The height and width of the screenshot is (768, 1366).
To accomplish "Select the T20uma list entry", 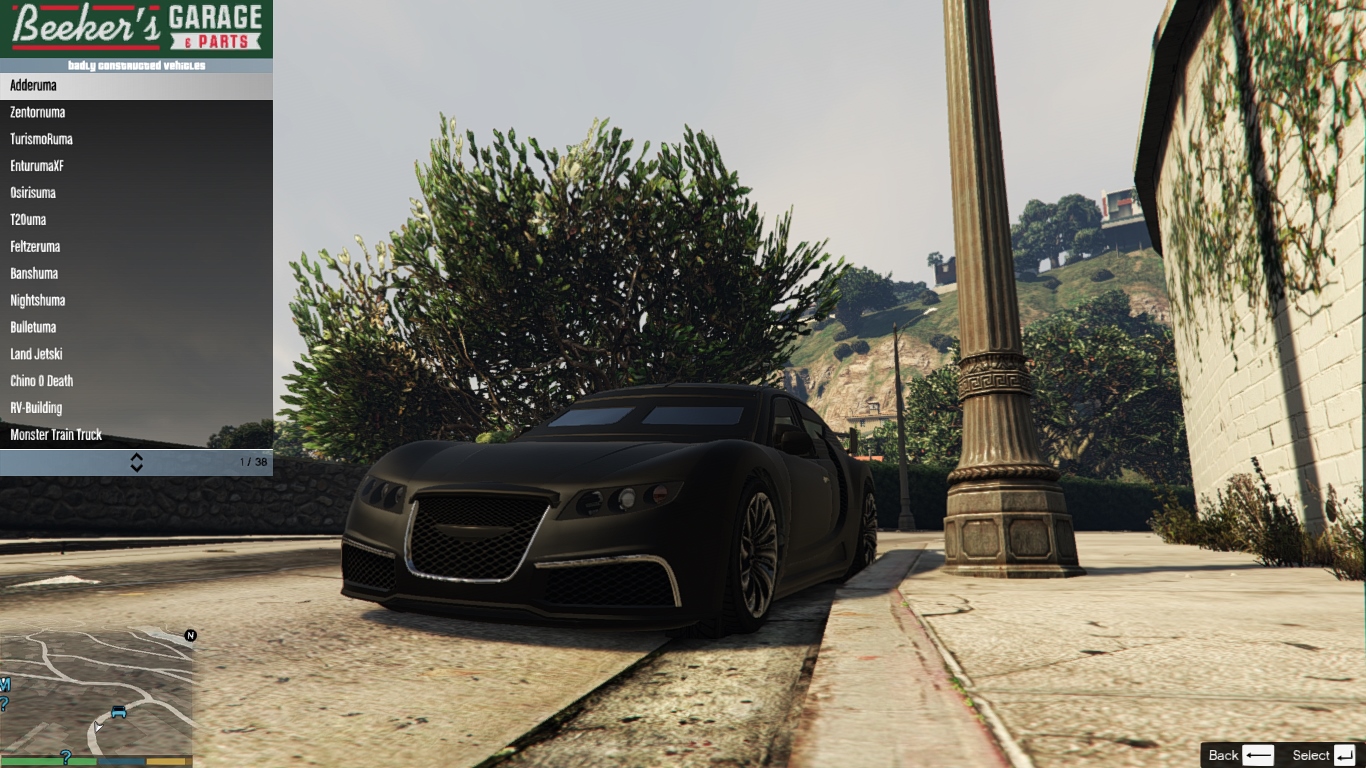I will 136,220.
